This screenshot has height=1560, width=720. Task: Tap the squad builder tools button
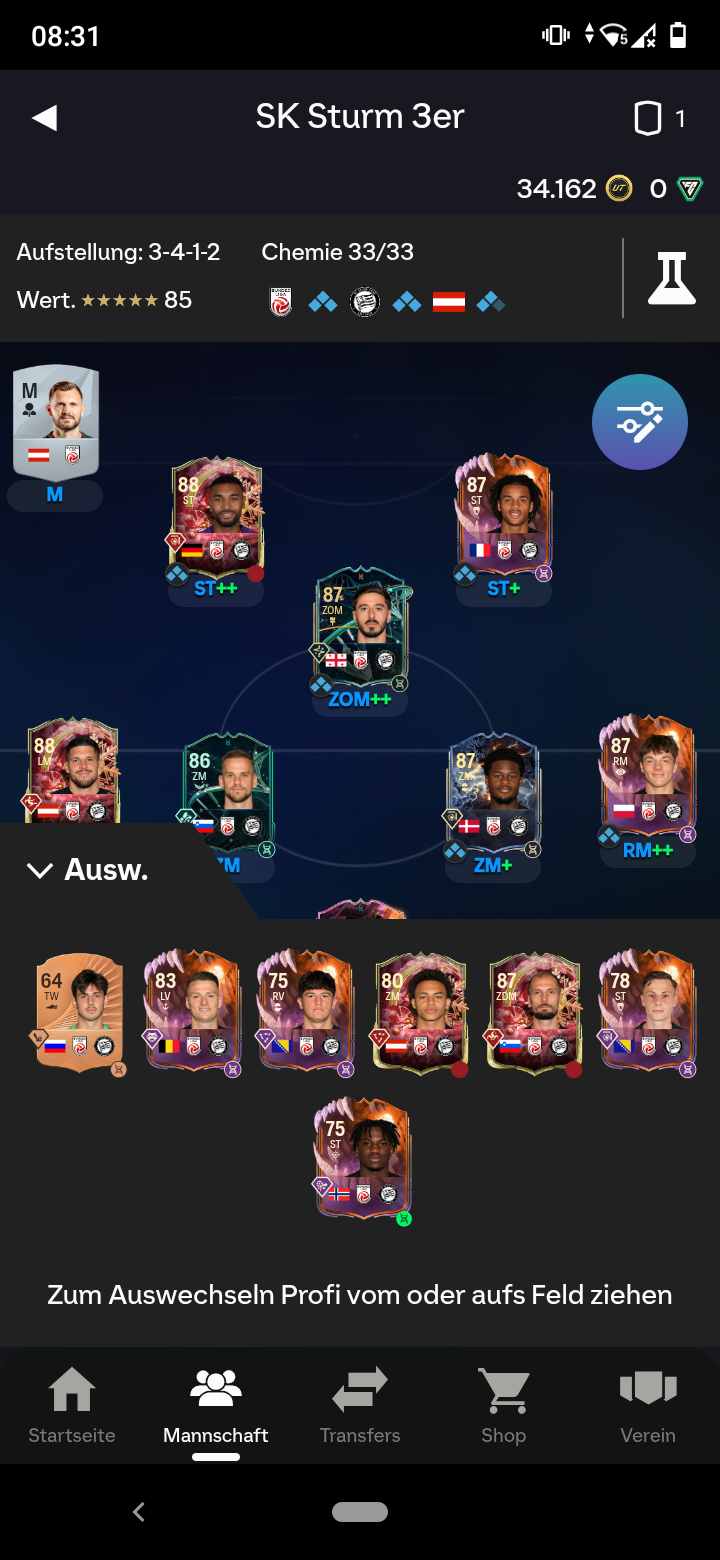click(x=639, y=422)
